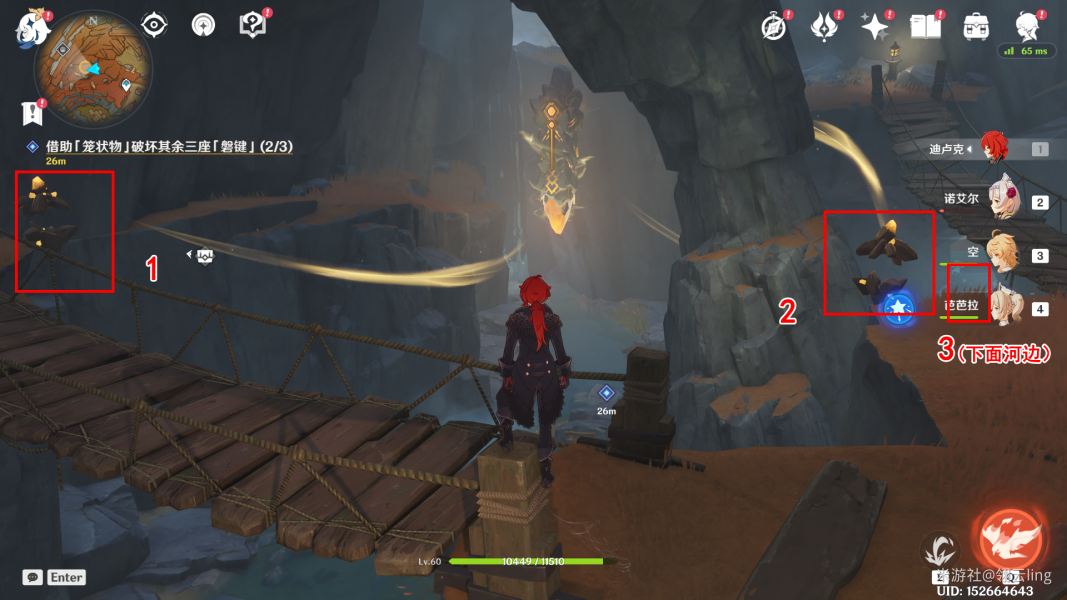Image resolution: width=1067 pixels, height=600 pixels.
Task: Activate Diluc's elemental burst
Action: click(x=1010, y=541)
